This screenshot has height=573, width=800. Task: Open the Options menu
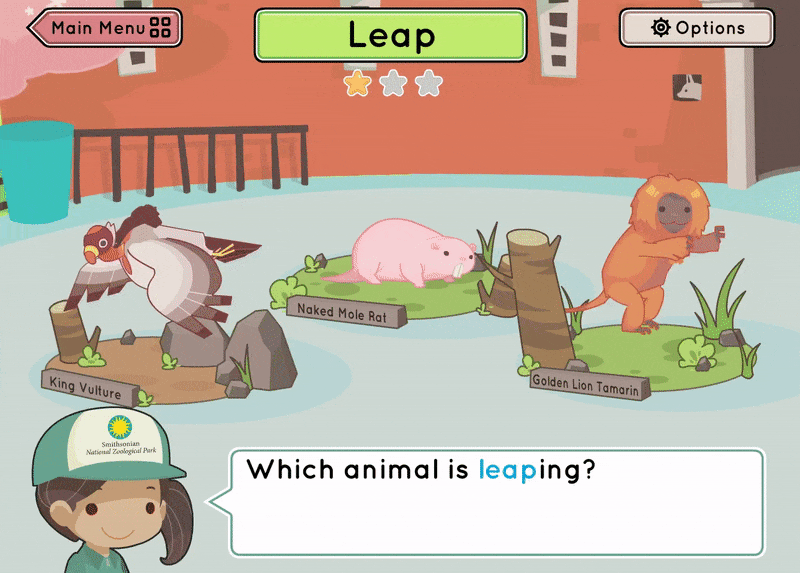click(x=697, y=28)
